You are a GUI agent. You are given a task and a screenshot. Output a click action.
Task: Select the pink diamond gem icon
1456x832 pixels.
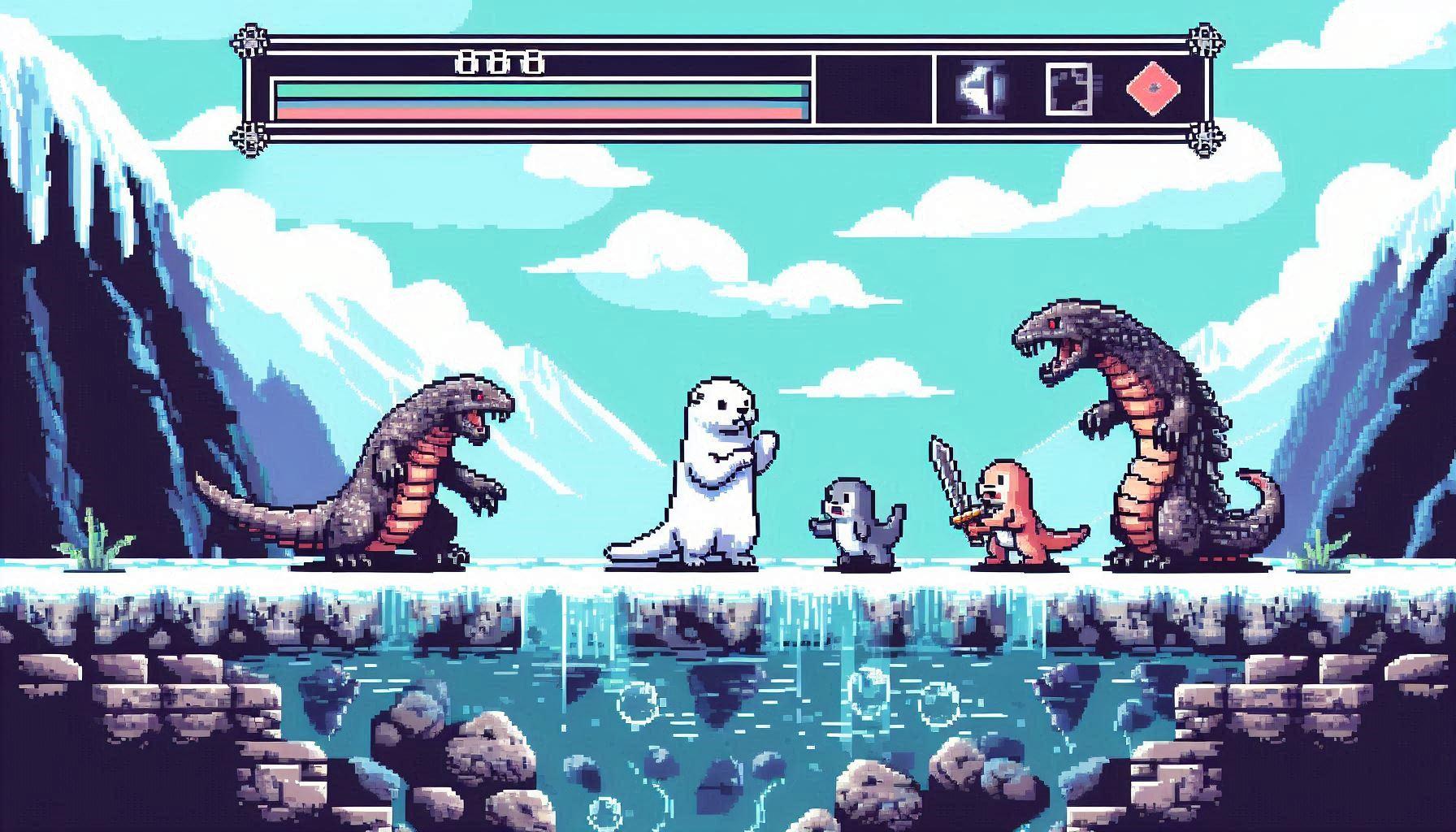(x=1153, y=88)
